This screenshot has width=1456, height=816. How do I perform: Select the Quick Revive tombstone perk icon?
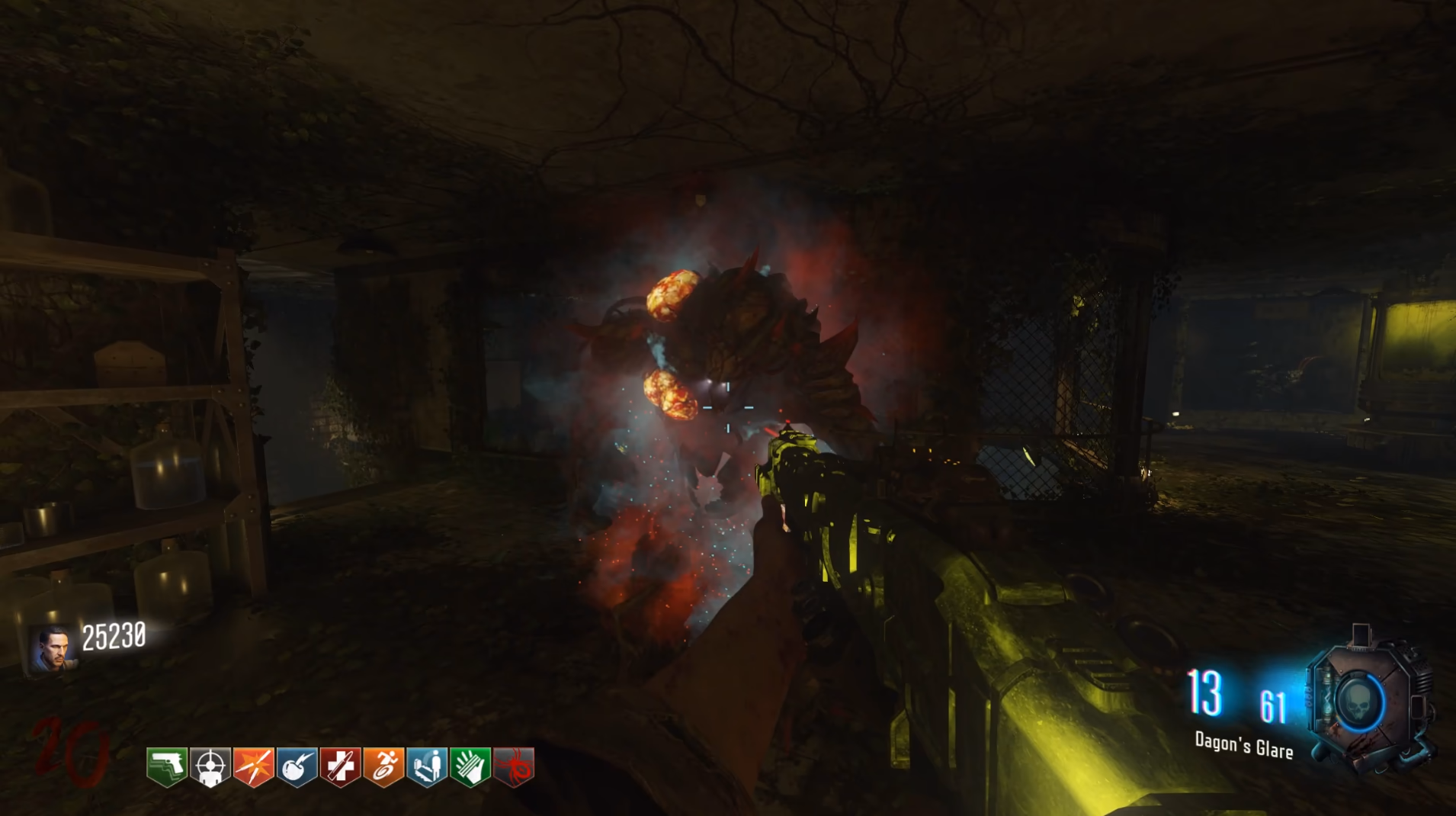pyautogui.click(x=427, y=766)
